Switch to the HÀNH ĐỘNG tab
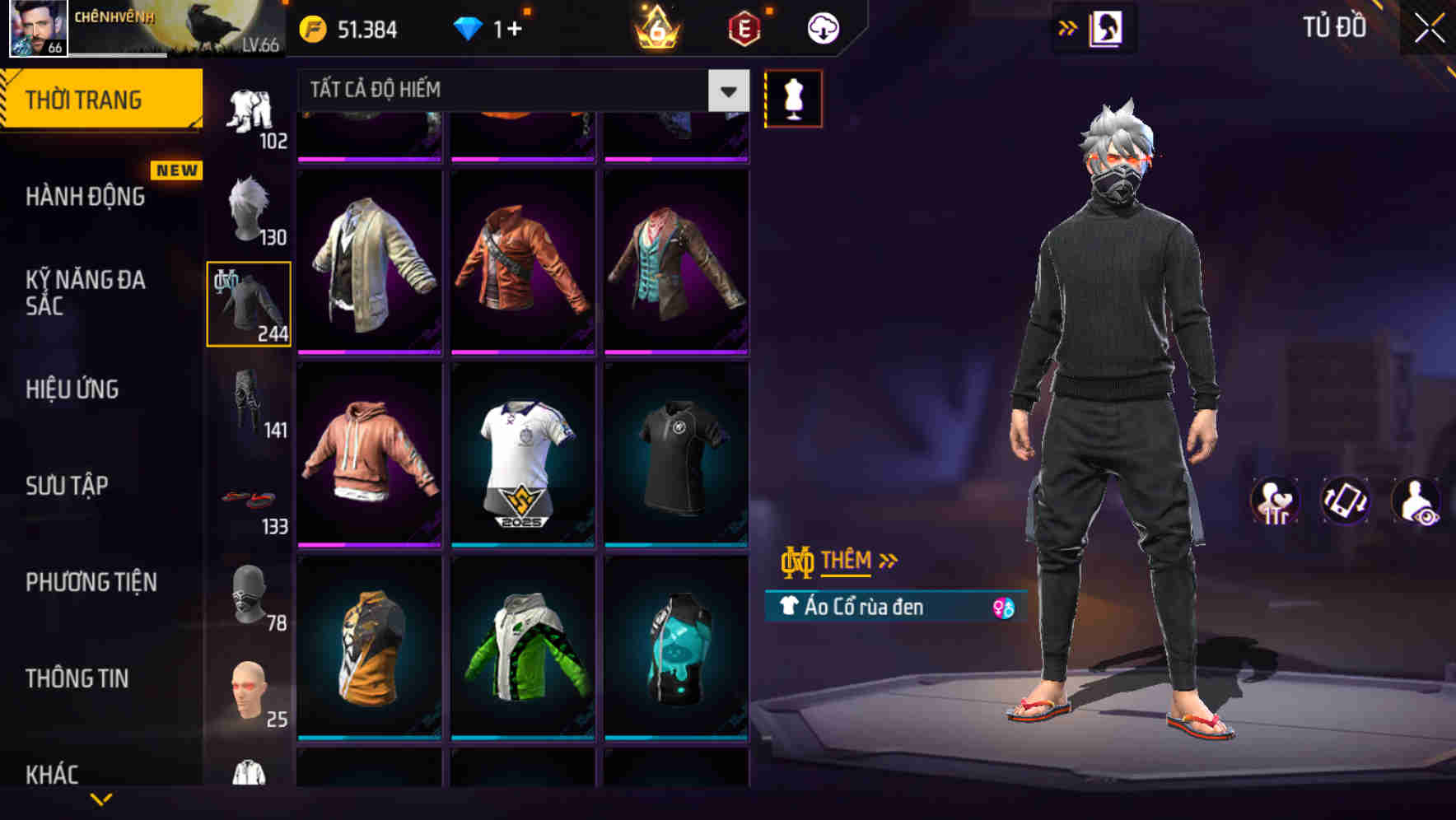The image size is (1456, 820). (85, 197)
